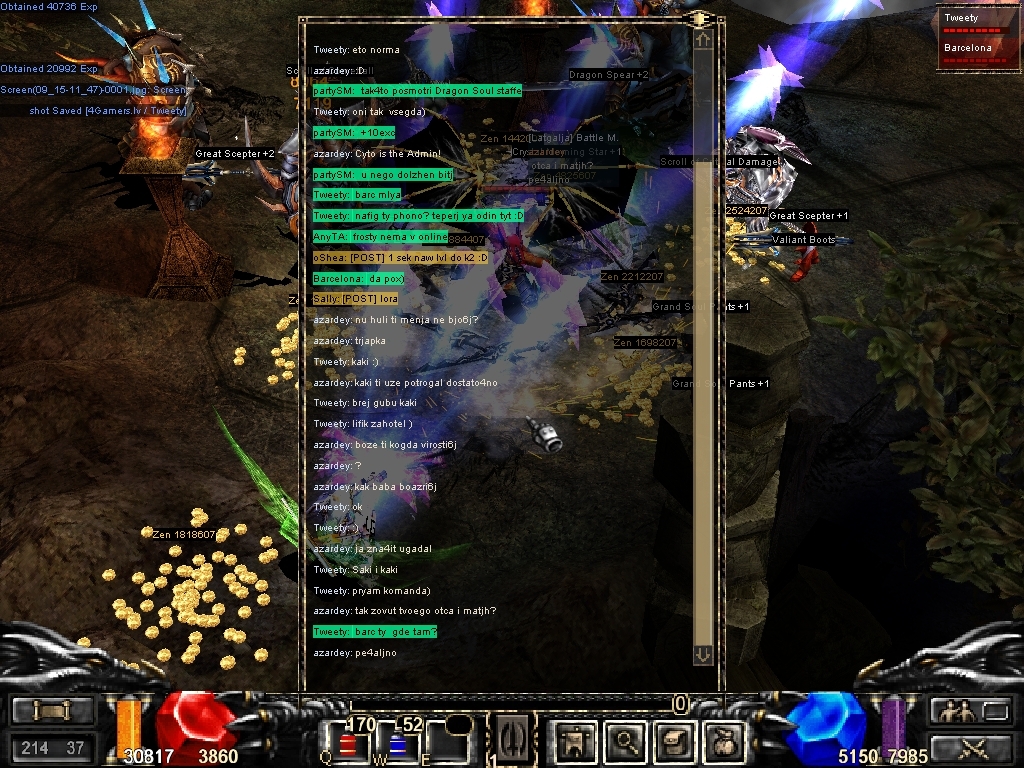The image size is (1024, 768).
Task: Click the orange 'Sally: [POST] lora' message
Action: point(355,299)
